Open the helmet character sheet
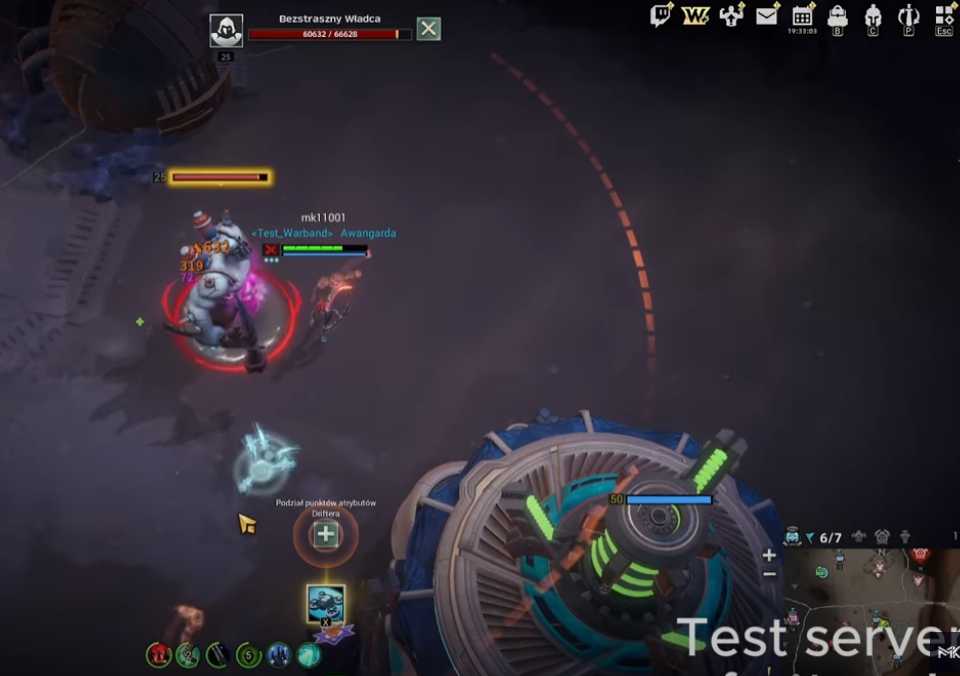This screenshot has height=676, width=960. [x=873, y=16]
